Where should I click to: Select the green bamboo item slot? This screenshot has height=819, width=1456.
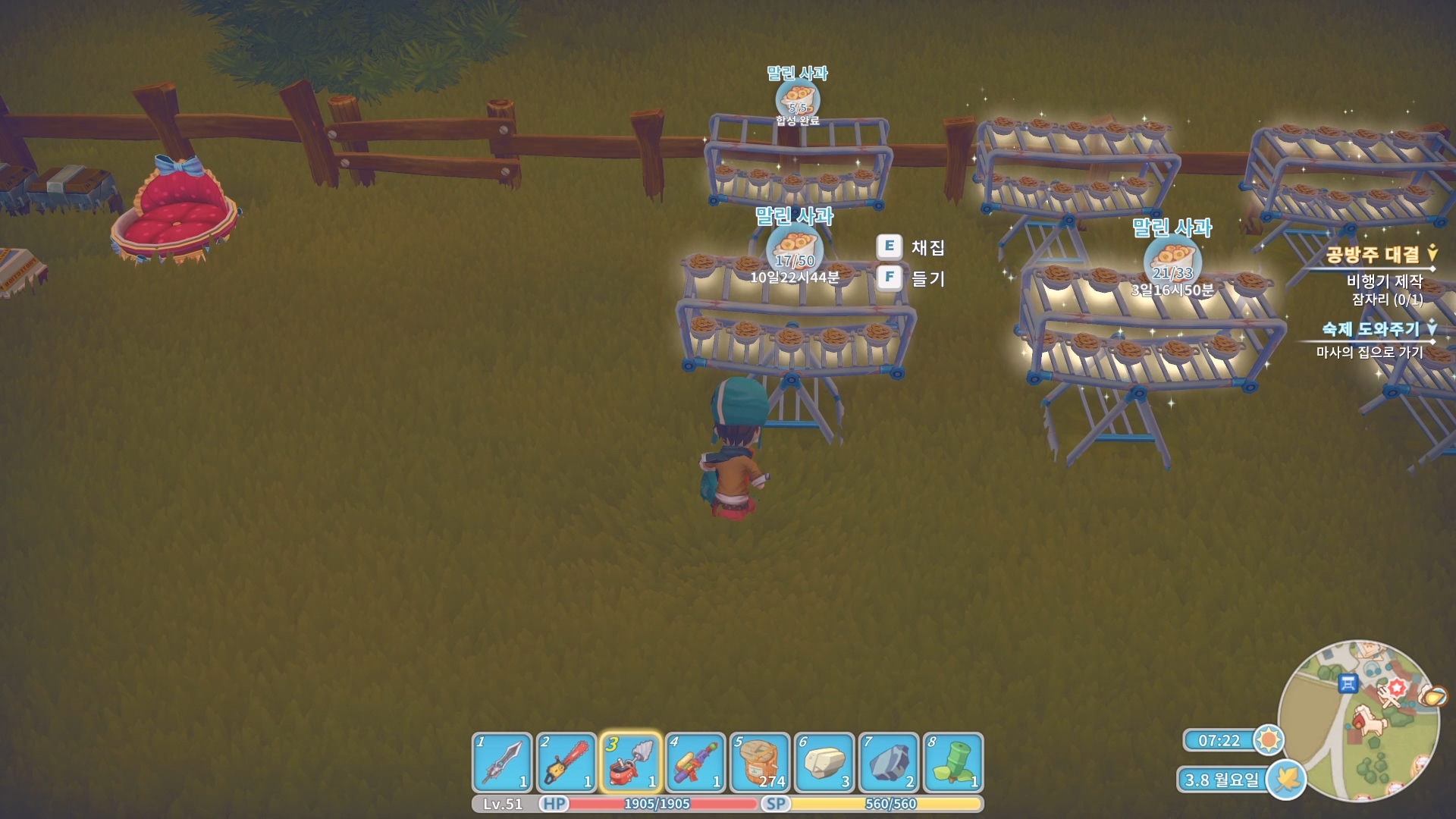(x=953, y=762)
